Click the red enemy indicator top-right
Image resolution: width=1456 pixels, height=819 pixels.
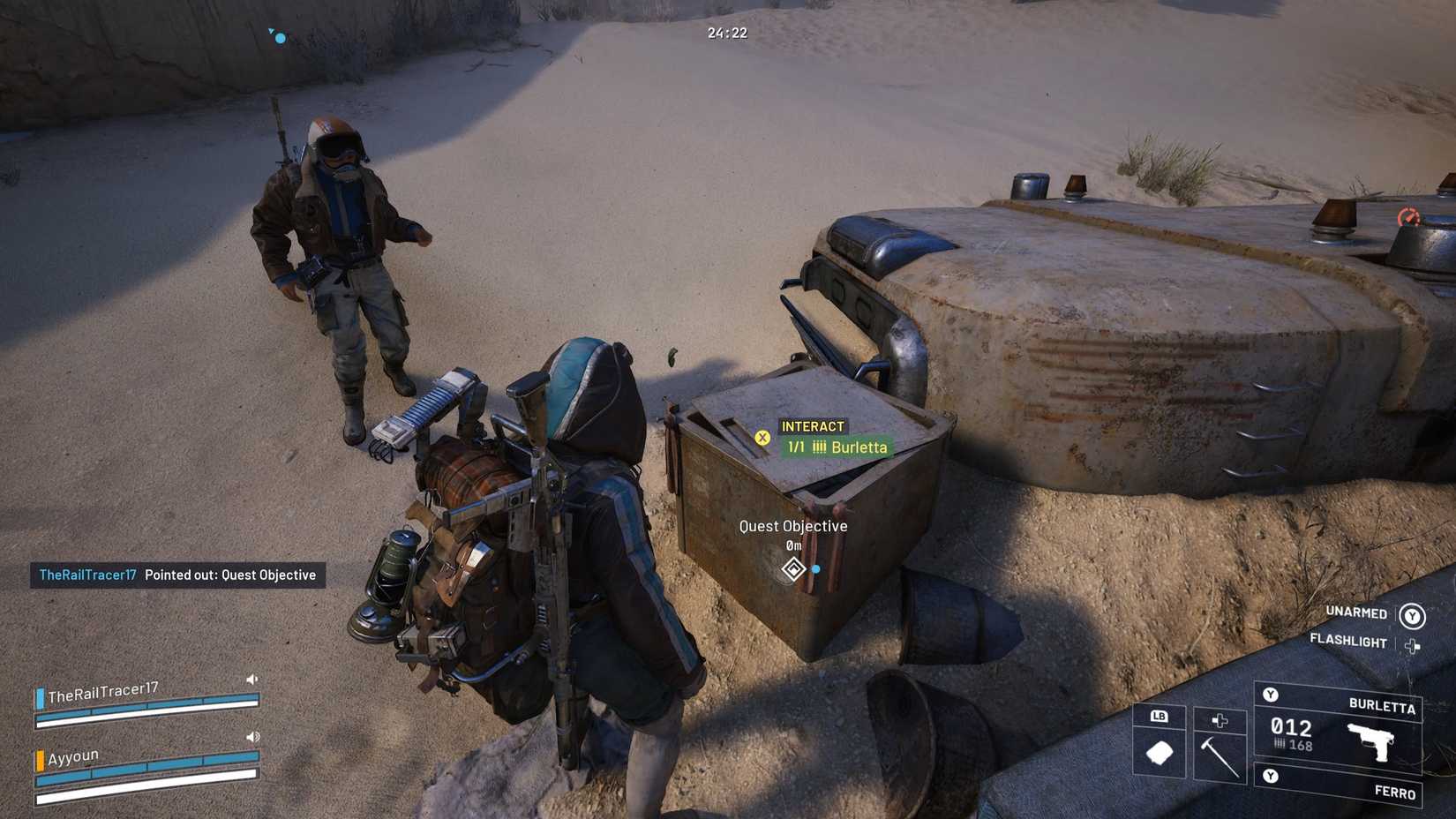pos(1410,216)
